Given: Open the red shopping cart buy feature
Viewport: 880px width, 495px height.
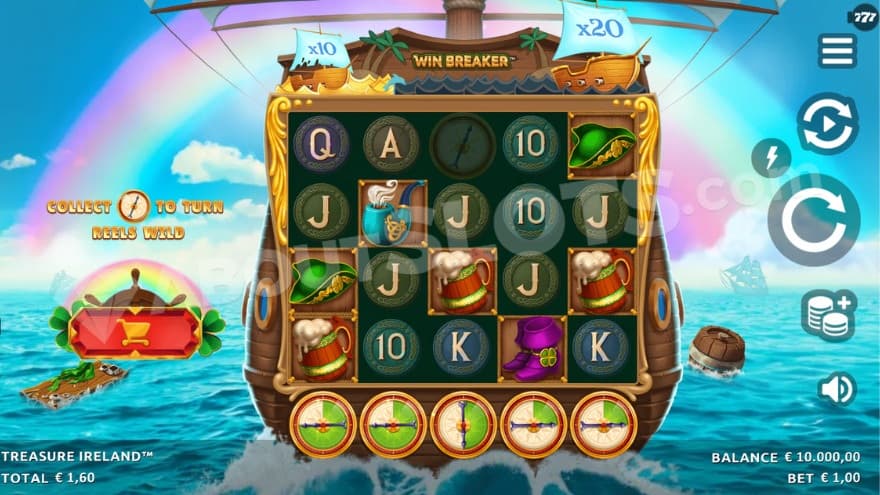Looking at the screenshot, I should (135, 332).
